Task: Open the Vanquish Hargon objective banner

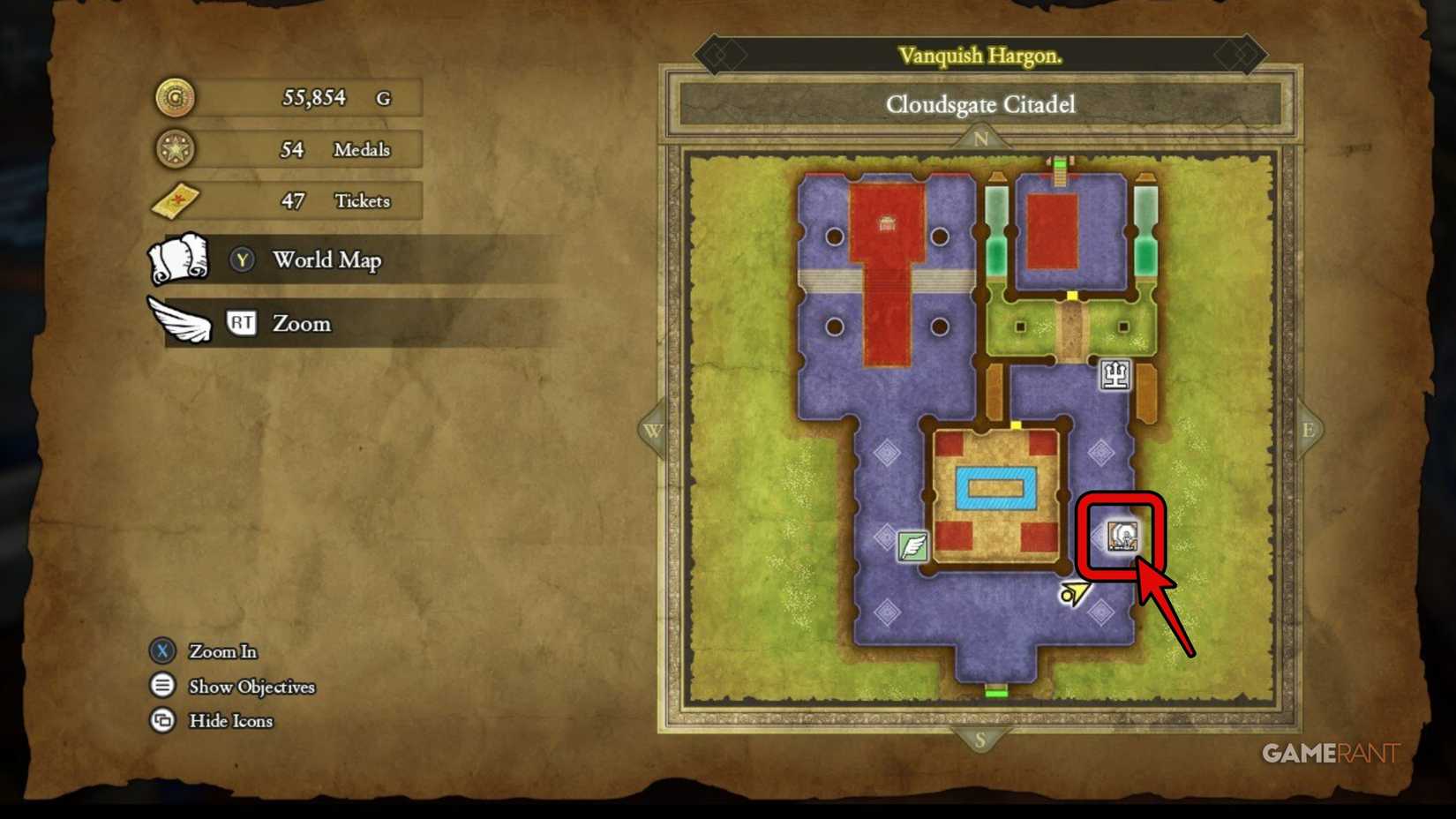Action: pyautogui.click(x=982, y=55)
